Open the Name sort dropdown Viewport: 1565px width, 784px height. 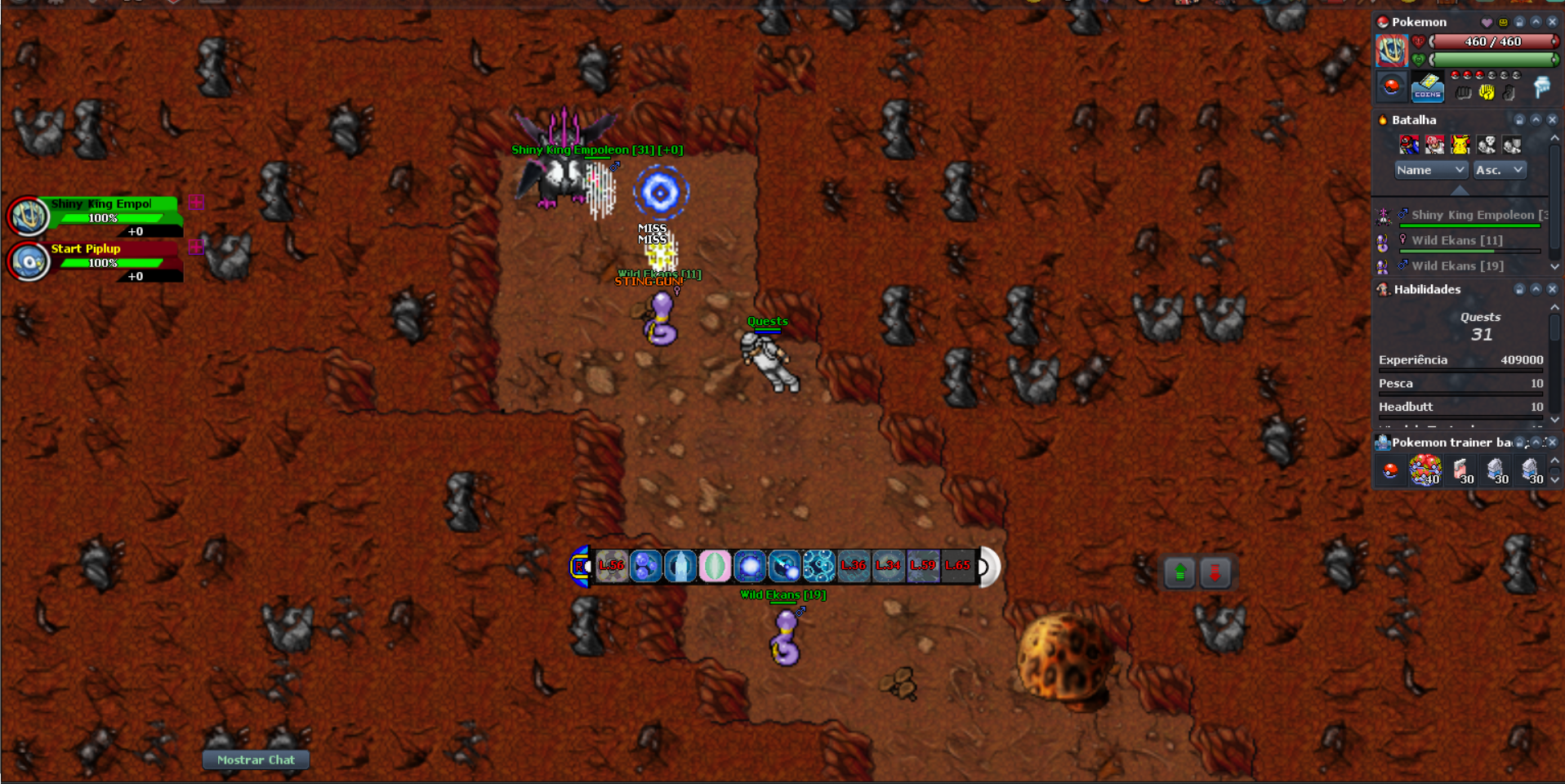click(x=1430, y=170)
